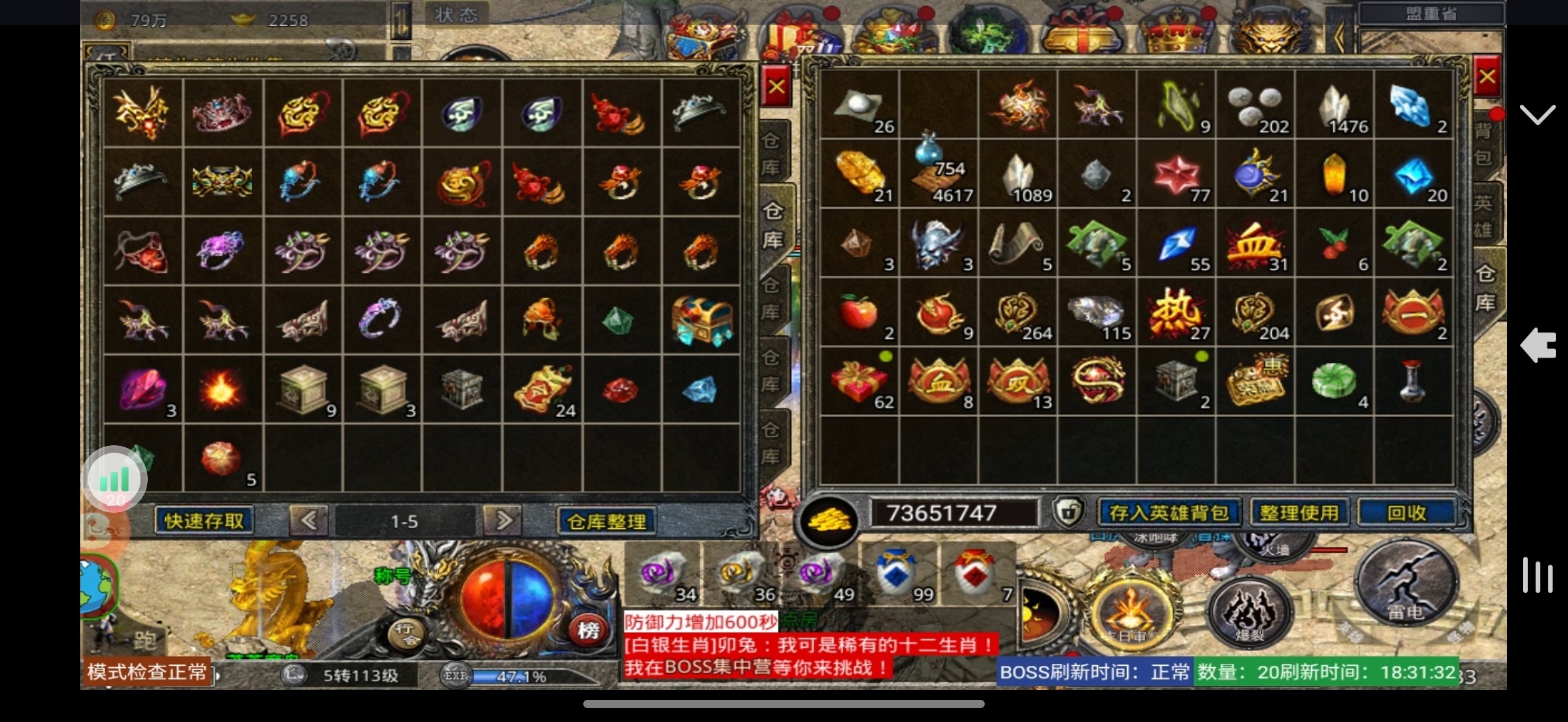This screenshot has width=1568, height=722.
Task: Tap the green signal bars overlay icon
Action: (x=114, y=479)
